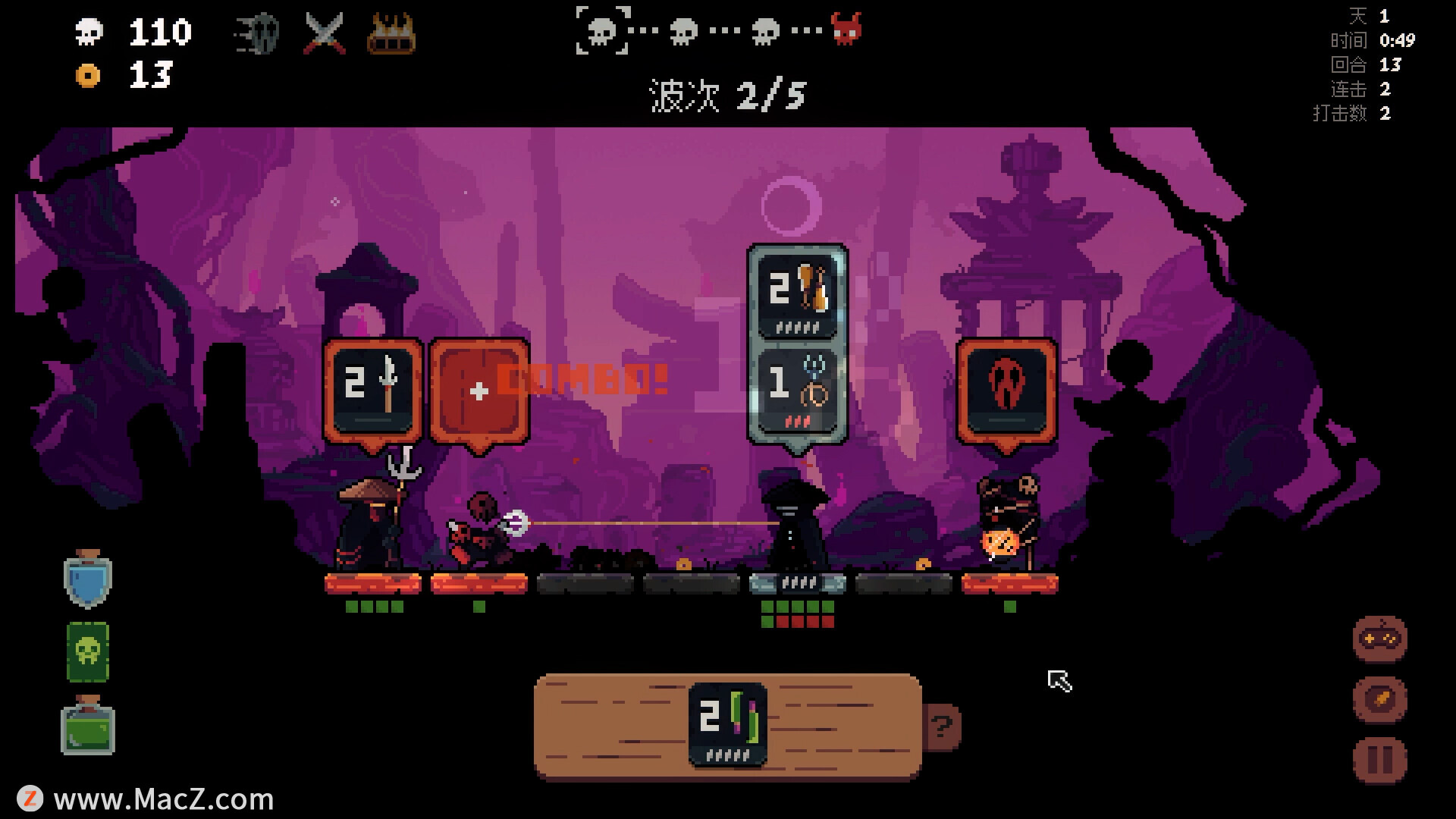This screenshot has height=819, width=1456.
Task: Inspect the red mask enemy's intent tile
Action: pyautogui.click(x=1006, y=389)
